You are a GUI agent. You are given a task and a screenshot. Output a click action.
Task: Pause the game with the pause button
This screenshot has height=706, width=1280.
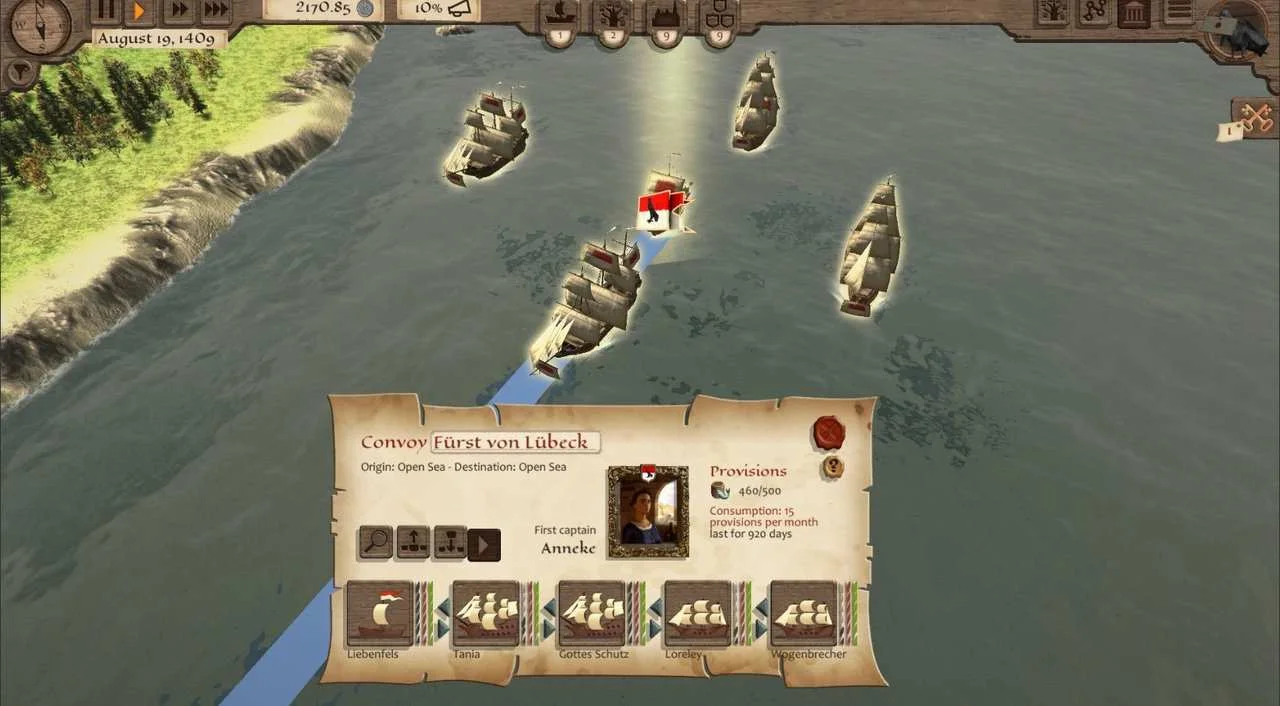point(105,11)
